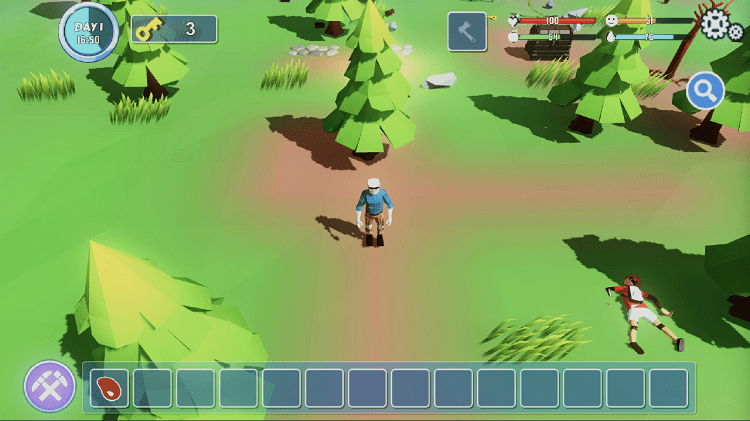Open the Day 1 clock badge

pos(89,31)
